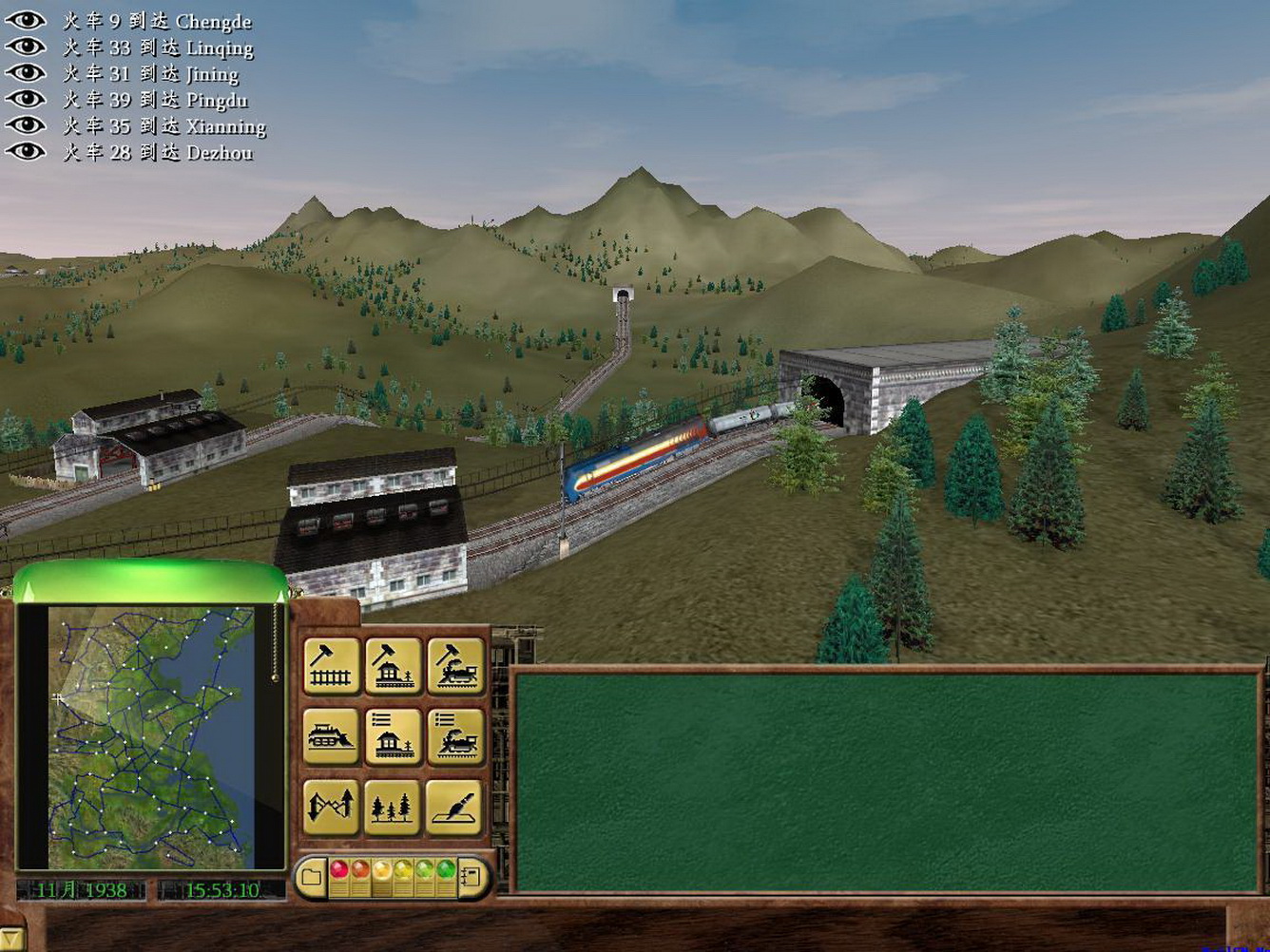
Task: Select the terrain raise/lower tool
Action: pos(332,807)
